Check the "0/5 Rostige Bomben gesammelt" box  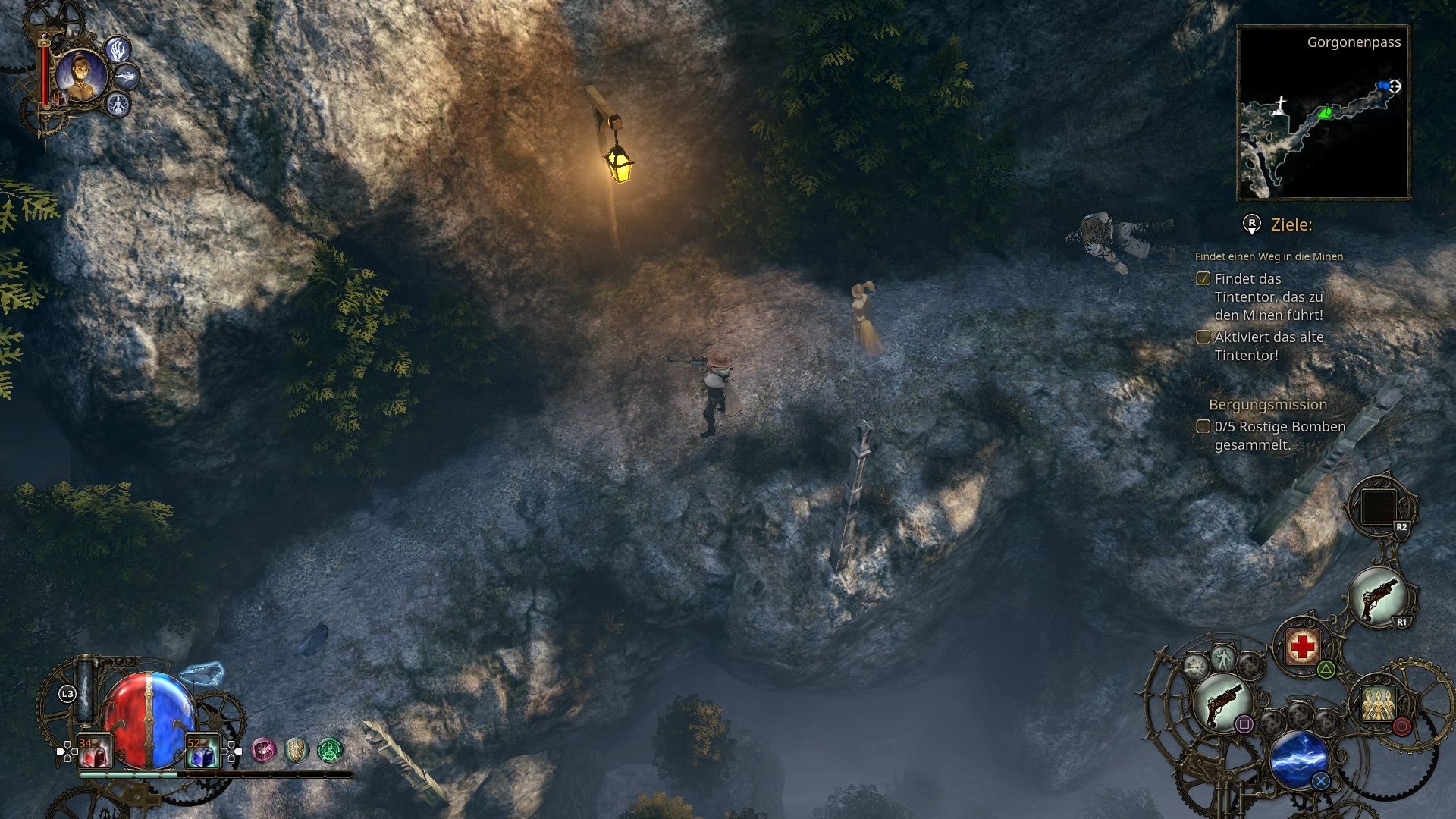pos(1203,427)
